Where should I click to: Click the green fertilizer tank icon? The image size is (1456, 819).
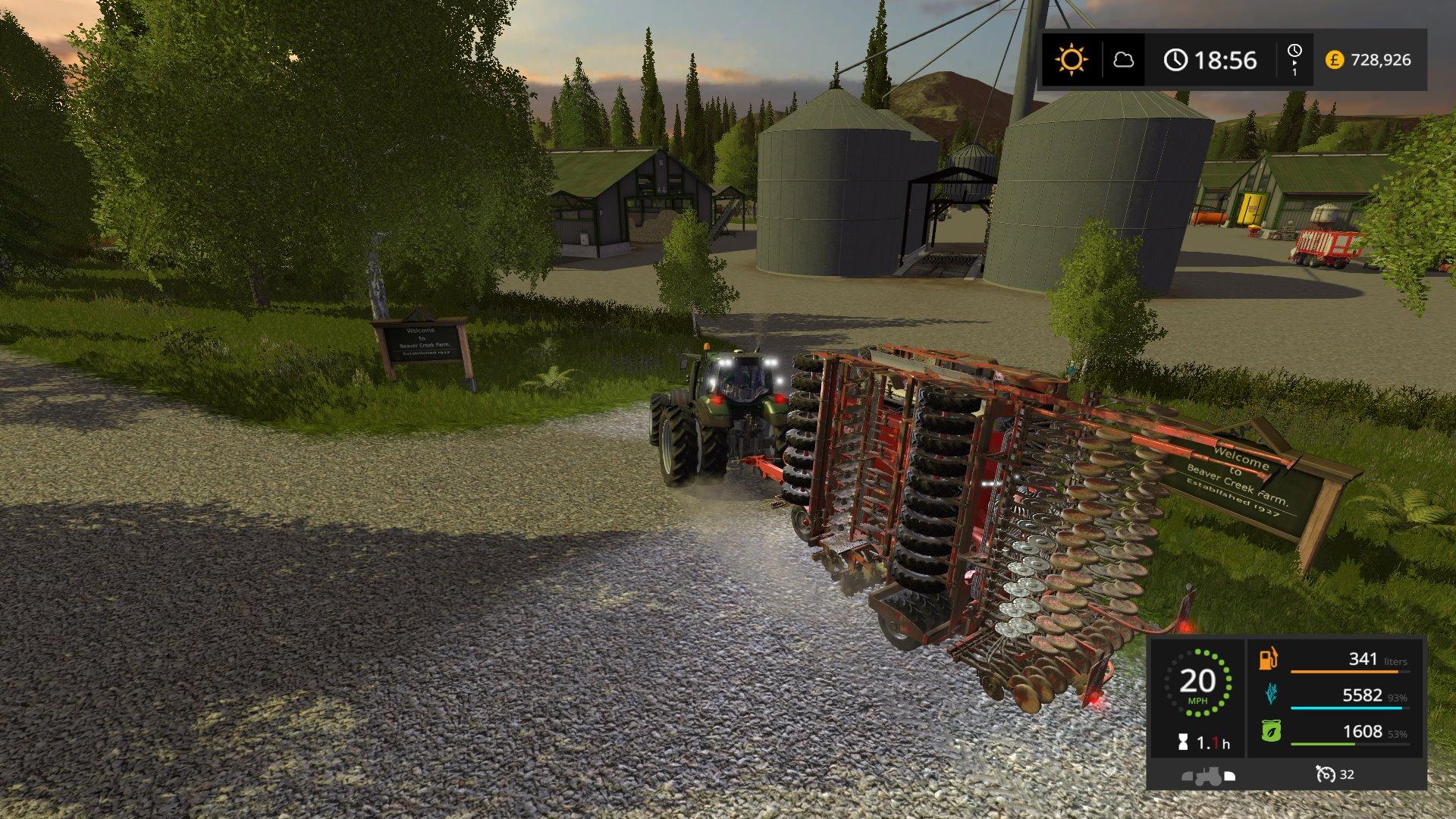point(1270,731)
